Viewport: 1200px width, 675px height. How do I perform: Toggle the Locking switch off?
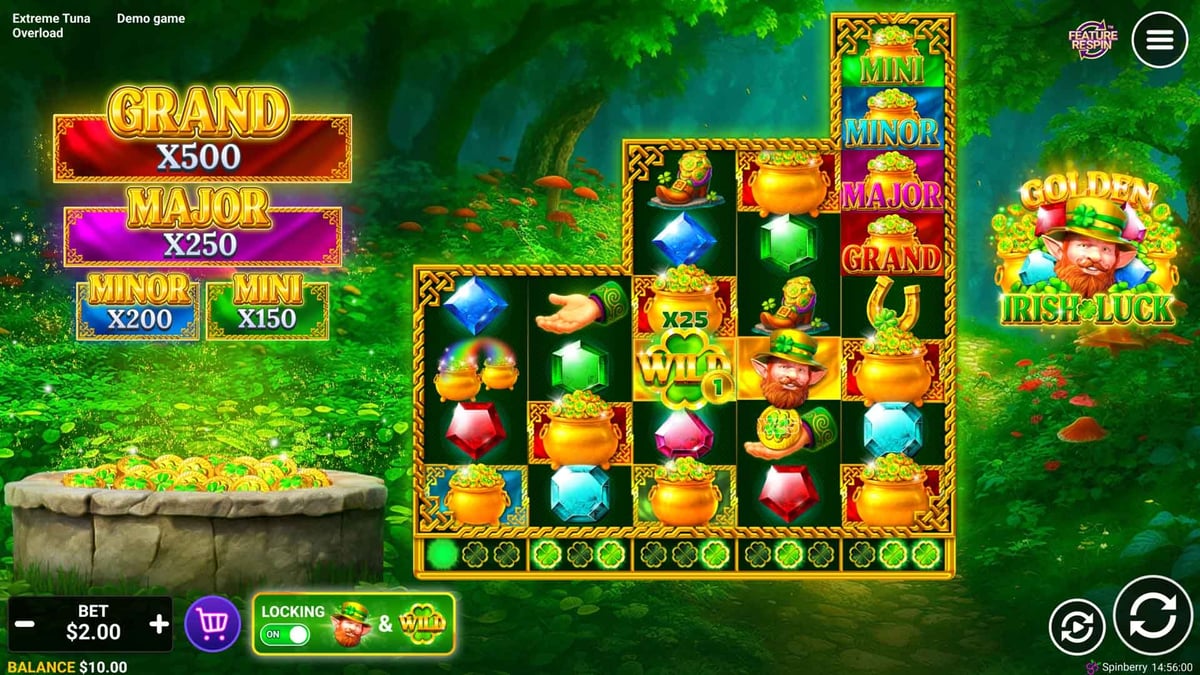point(285,634)
